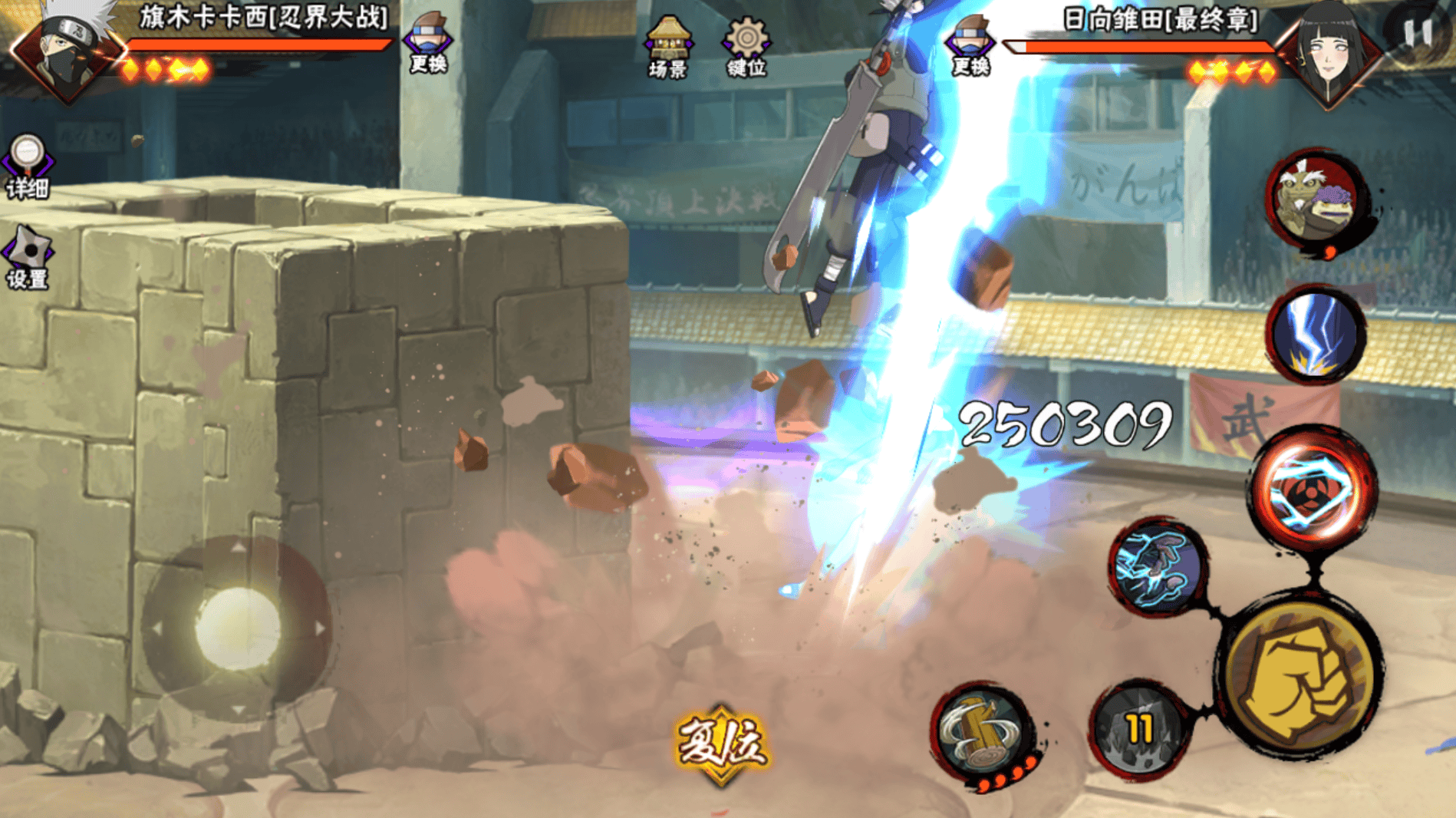Swap the left player's ninja with 更换
This screenshot has height=818, width=1456.
coord(428,43)
